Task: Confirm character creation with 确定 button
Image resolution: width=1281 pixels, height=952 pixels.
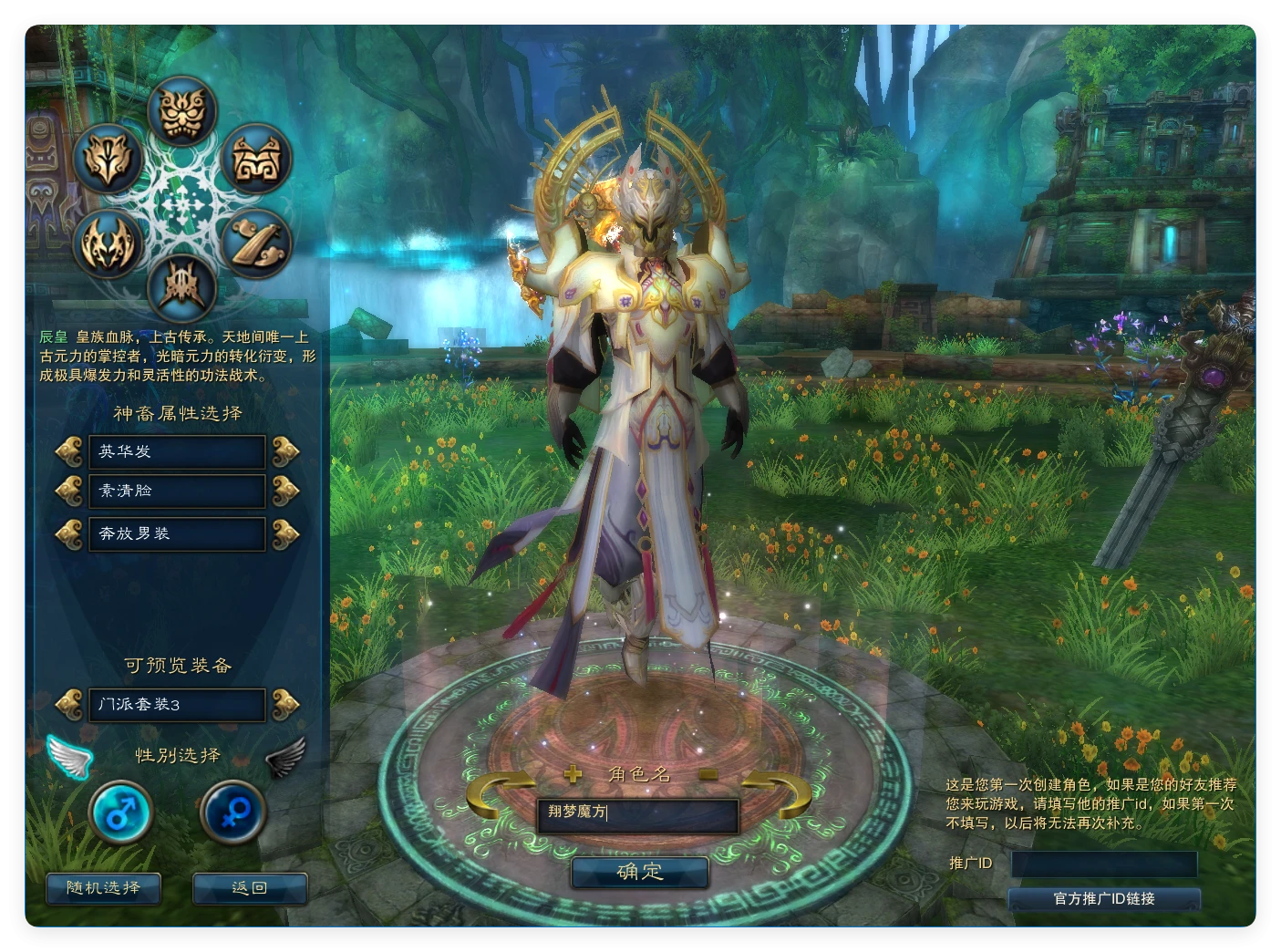Action: pyautogui.click(x=640, y=872)
